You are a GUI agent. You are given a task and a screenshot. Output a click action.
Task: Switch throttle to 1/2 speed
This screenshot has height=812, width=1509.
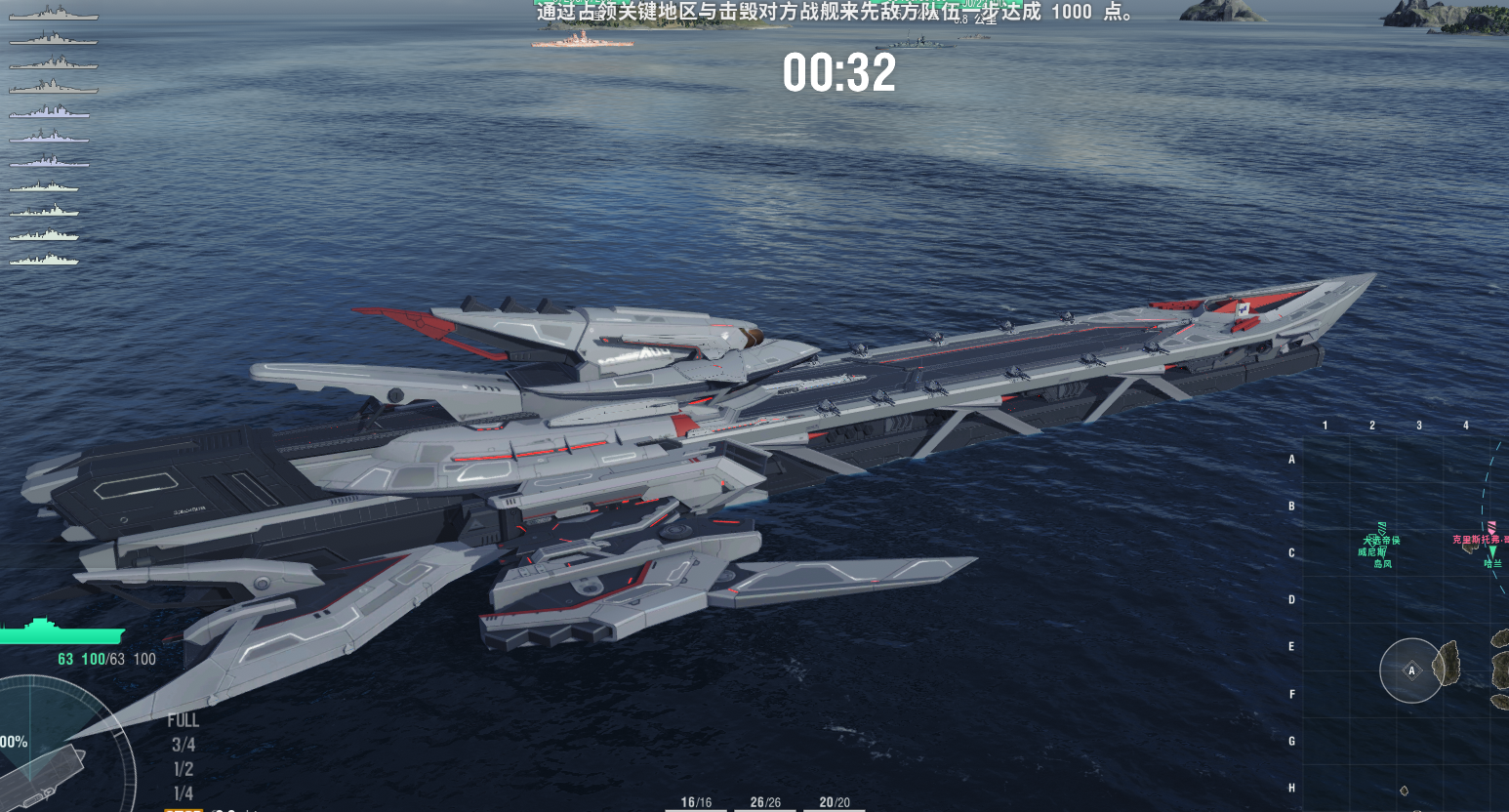[182, 767]
